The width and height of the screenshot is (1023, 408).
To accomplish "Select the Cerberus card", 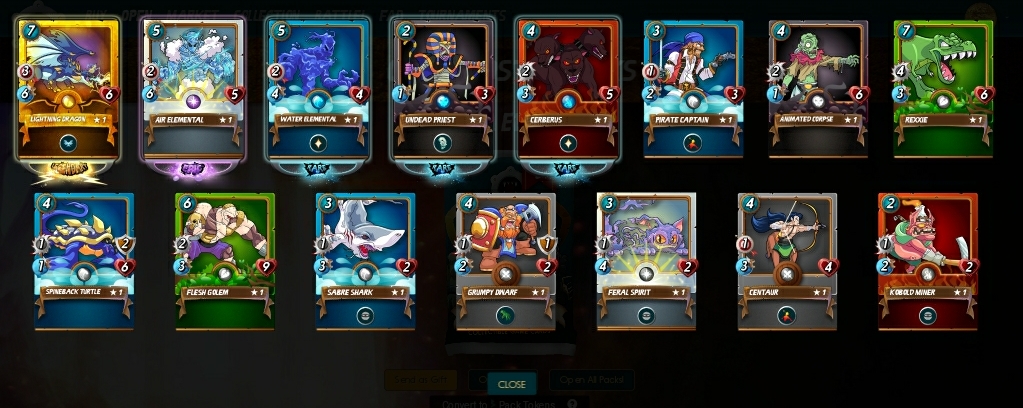I will click(x=569, y=90).
